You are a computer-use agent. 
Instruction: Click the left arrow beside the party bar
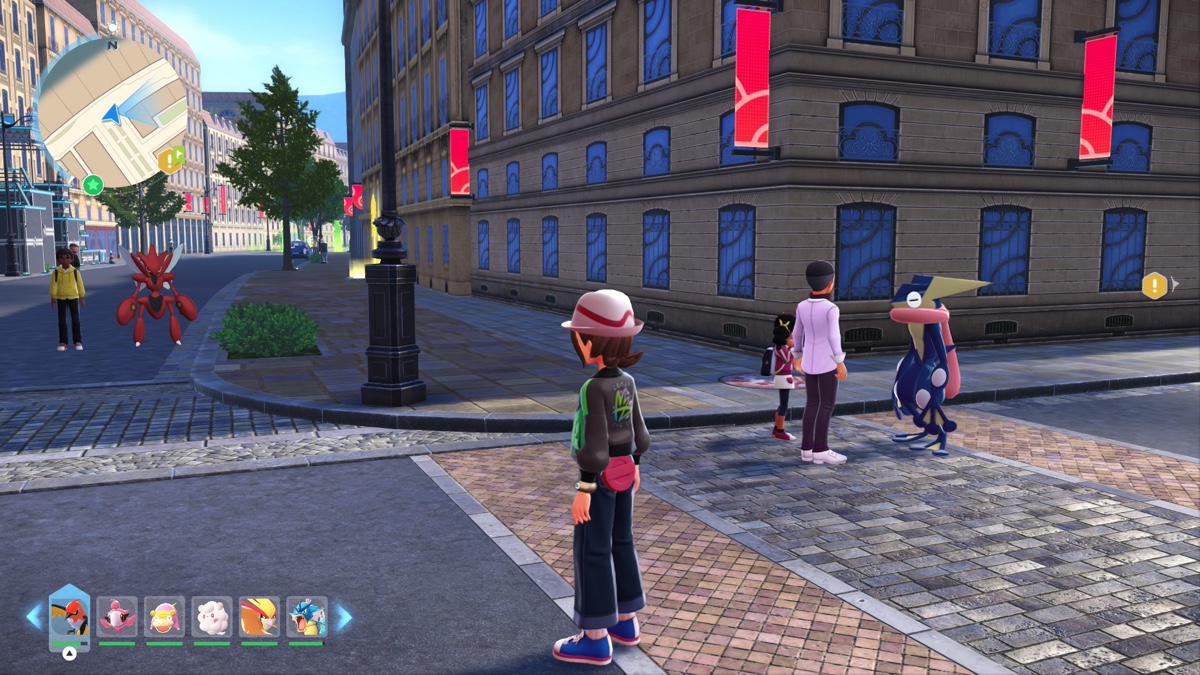[x=35, y=617]
